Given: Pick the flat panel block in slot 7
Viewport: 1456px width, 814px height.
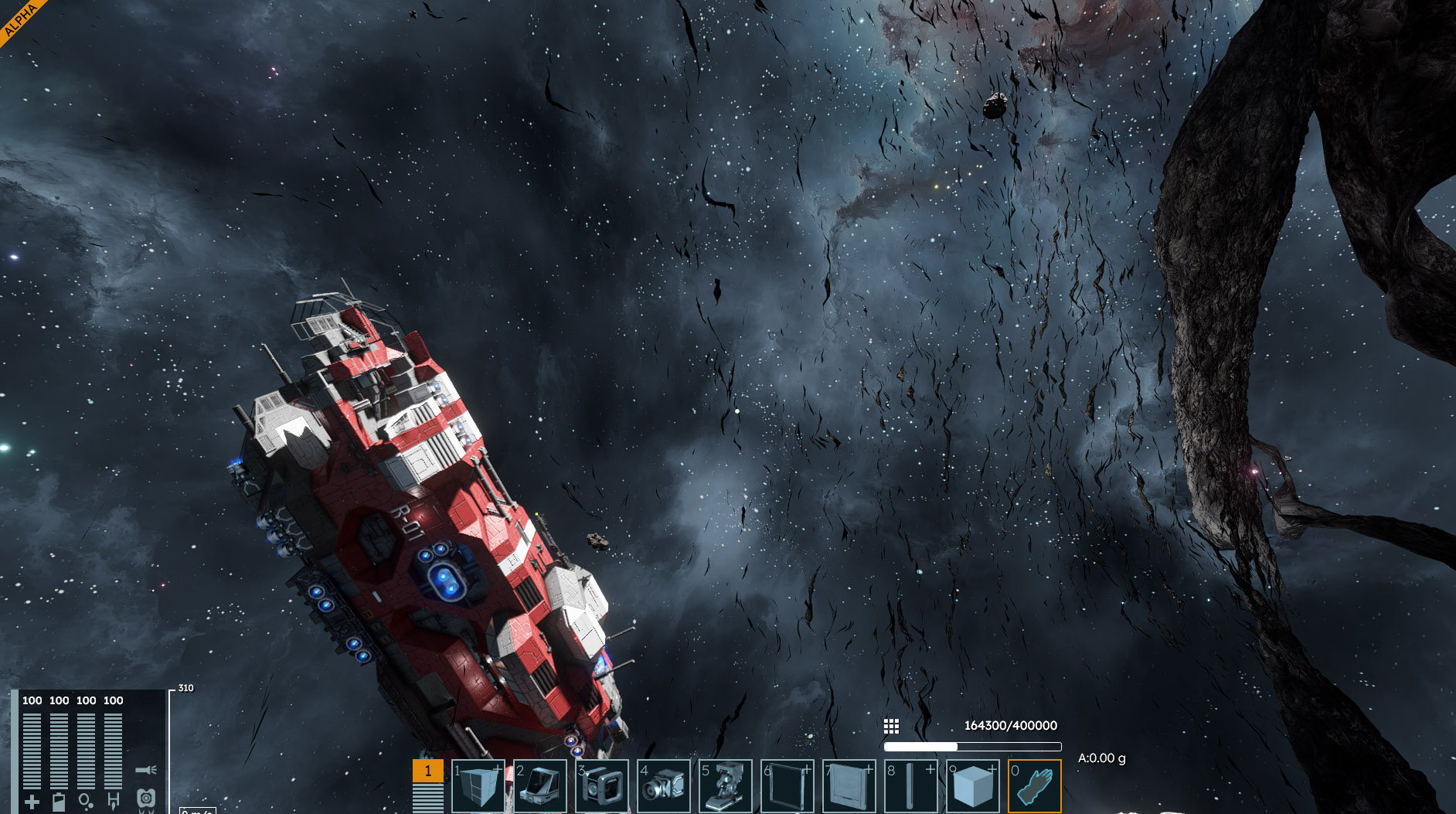Looking at the screenshot, I should (x=849, y=786).
